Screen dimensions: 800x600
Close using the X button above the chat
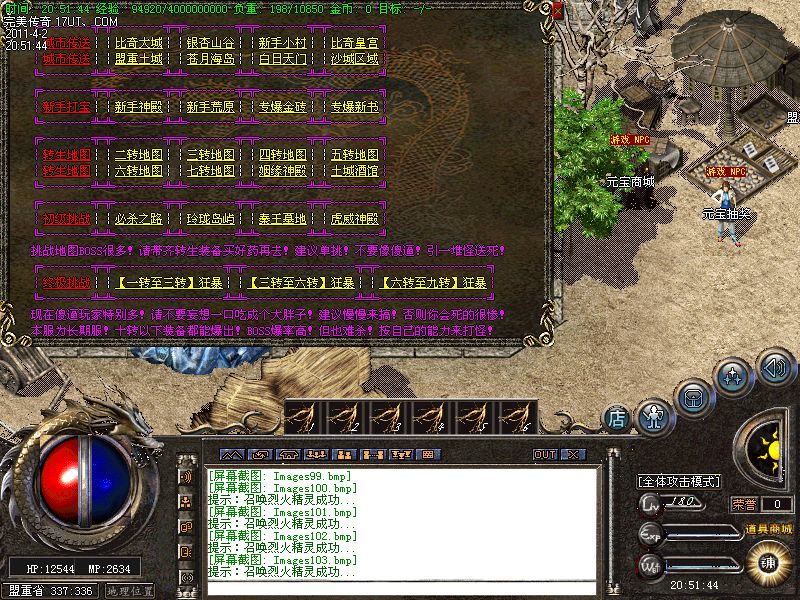[x=572, y=454]
